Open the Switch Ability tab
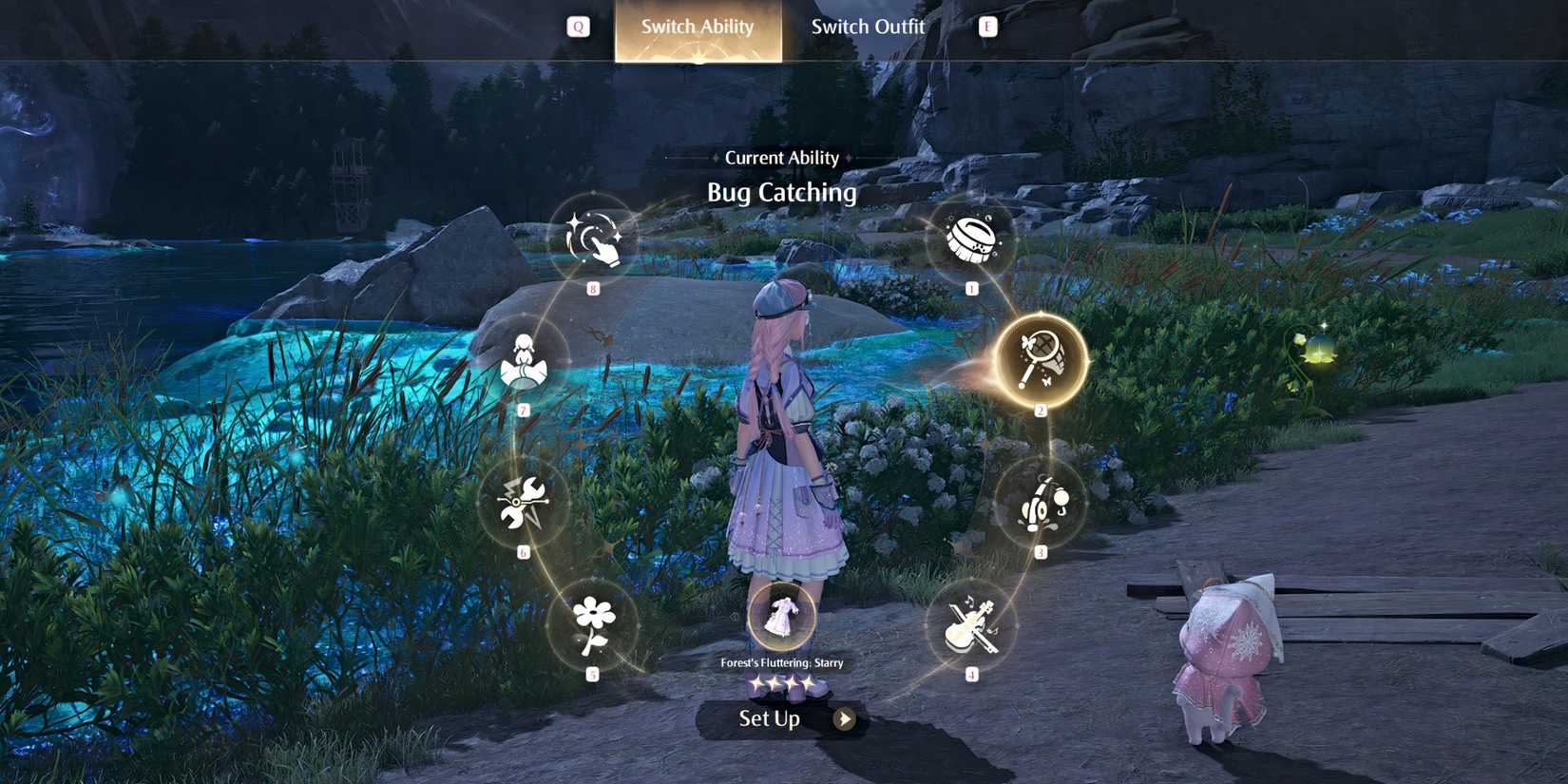 pos(697,27)
